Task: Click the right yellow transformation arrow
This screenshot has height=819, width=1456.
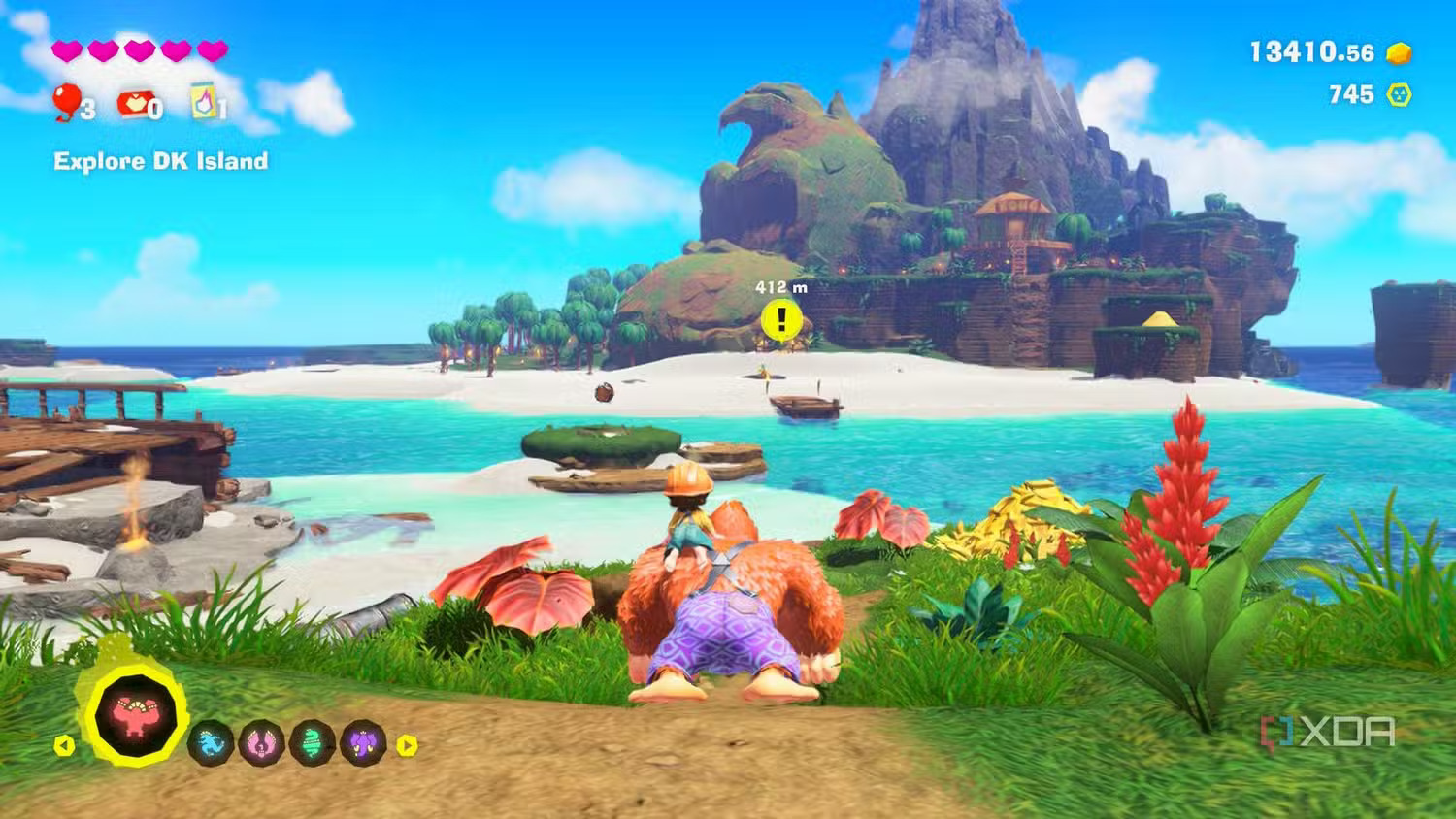Action: coord(408,745)
